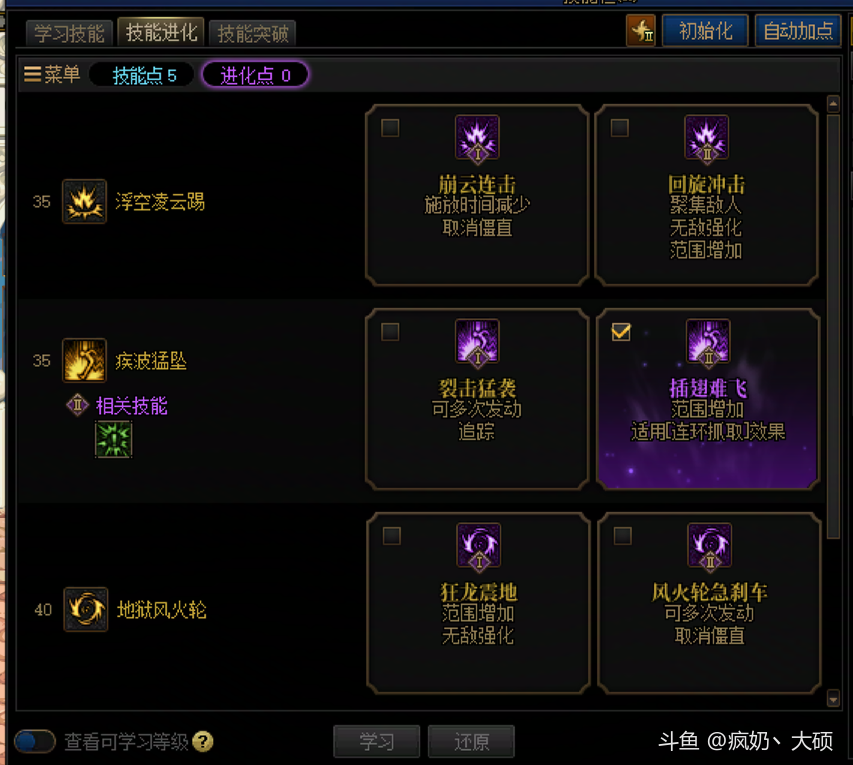853x765 pixels.
Task: Check the 裂击猛袭 evolution checkbox
Action: coord(391,332)
